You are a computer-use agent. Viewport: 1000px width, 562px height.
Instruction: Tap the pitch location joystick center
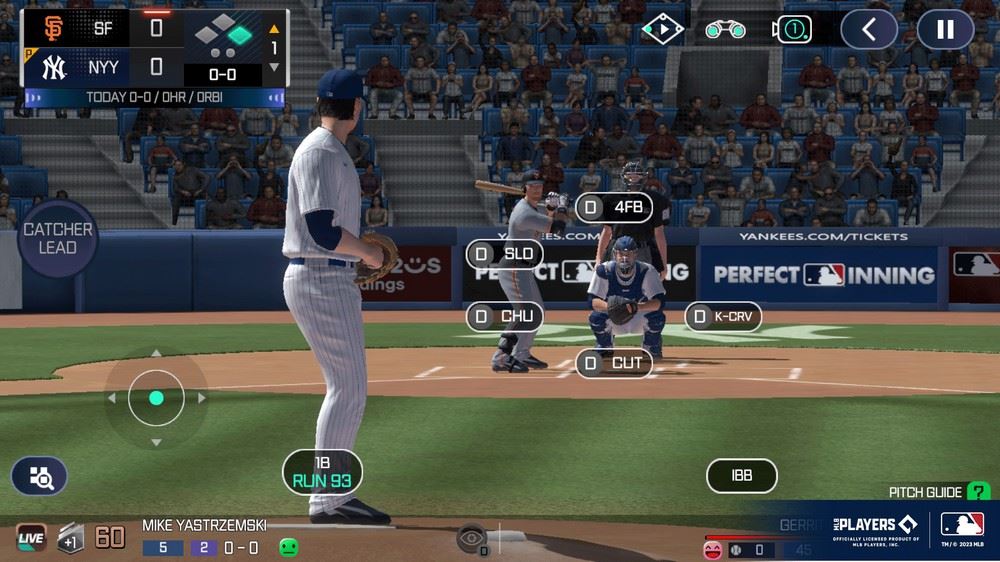point(156,398)
